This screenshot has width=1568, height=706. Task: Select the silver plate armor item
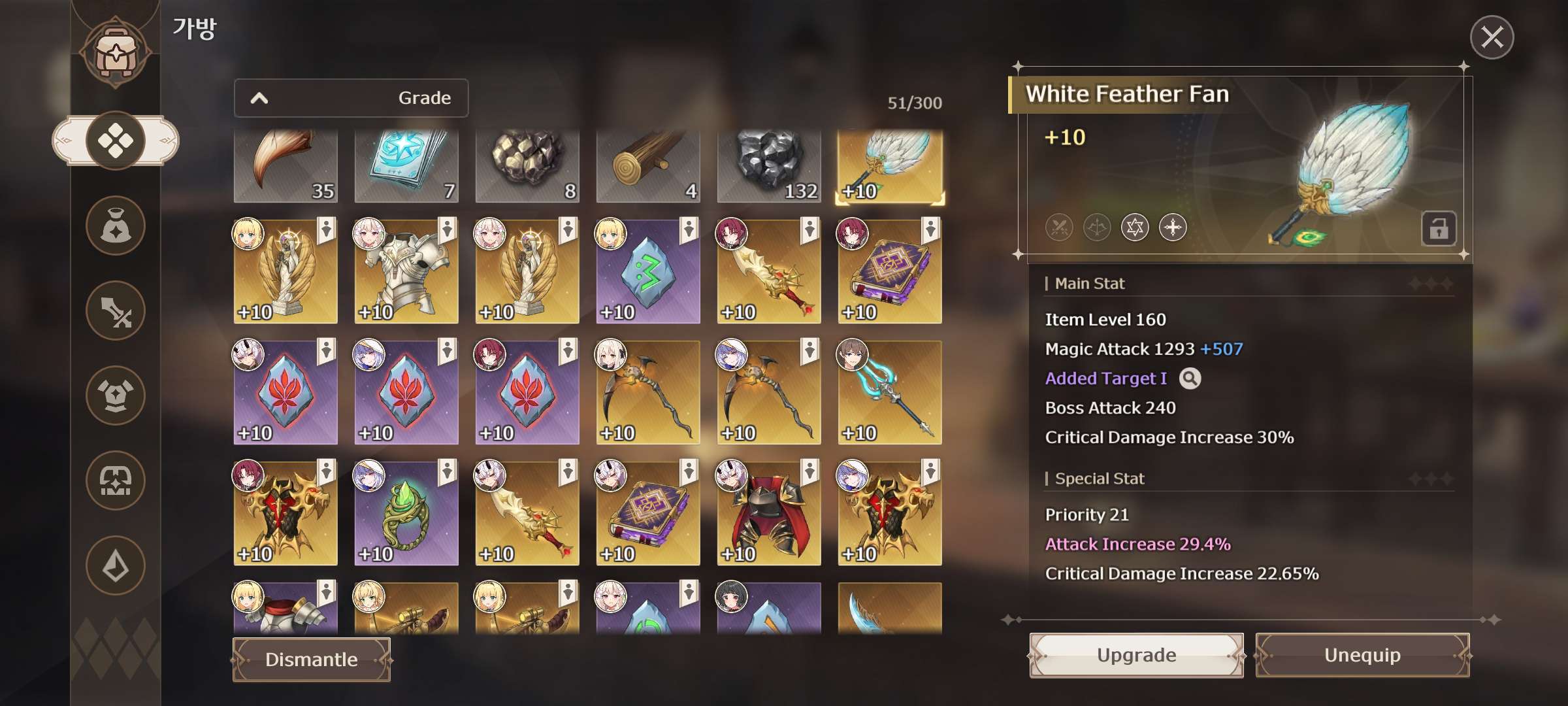pos(406,272)
